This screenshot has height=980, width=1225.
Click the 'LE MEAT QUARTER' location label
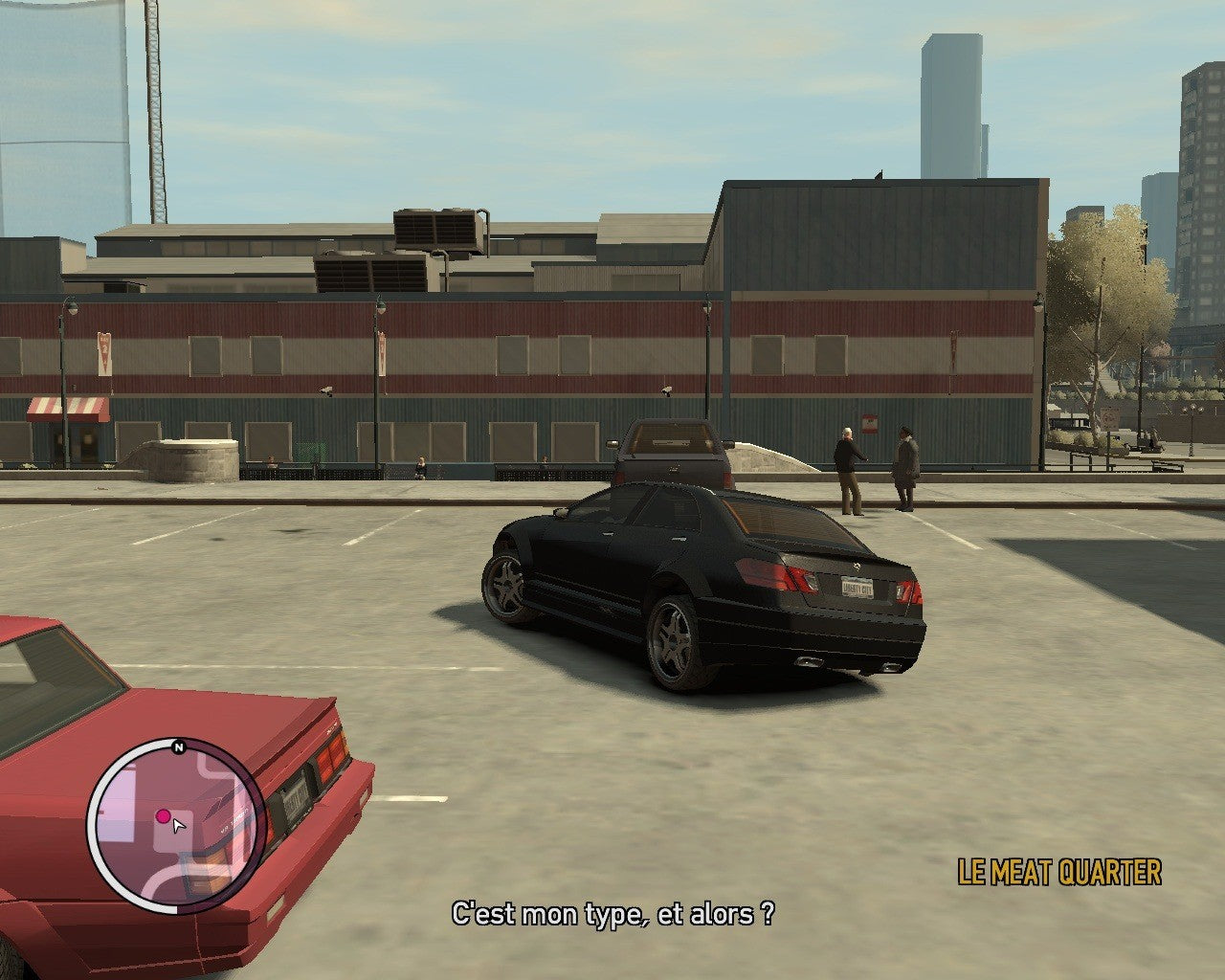tap(1058, 870)
